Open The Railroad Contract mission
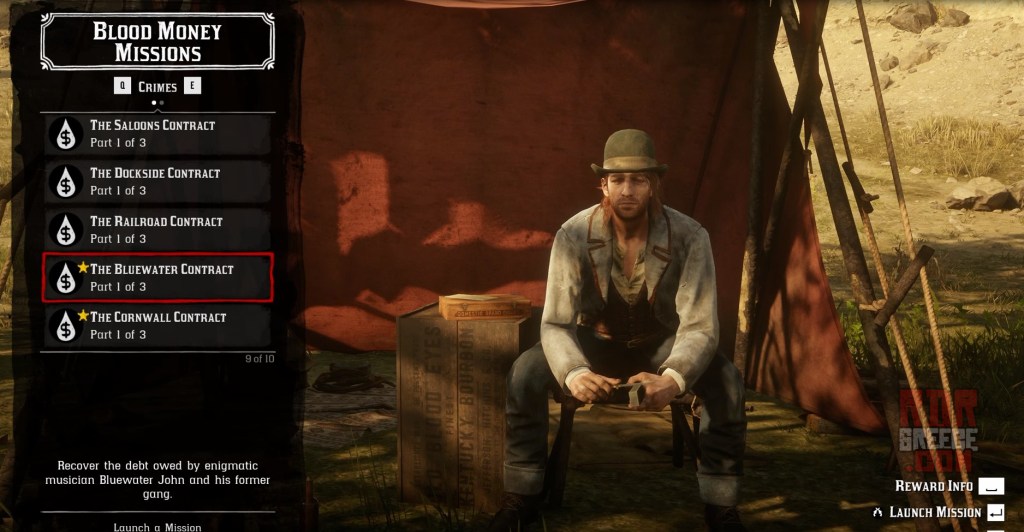This screenshot has height=532, width=1024. click(157, 230)
